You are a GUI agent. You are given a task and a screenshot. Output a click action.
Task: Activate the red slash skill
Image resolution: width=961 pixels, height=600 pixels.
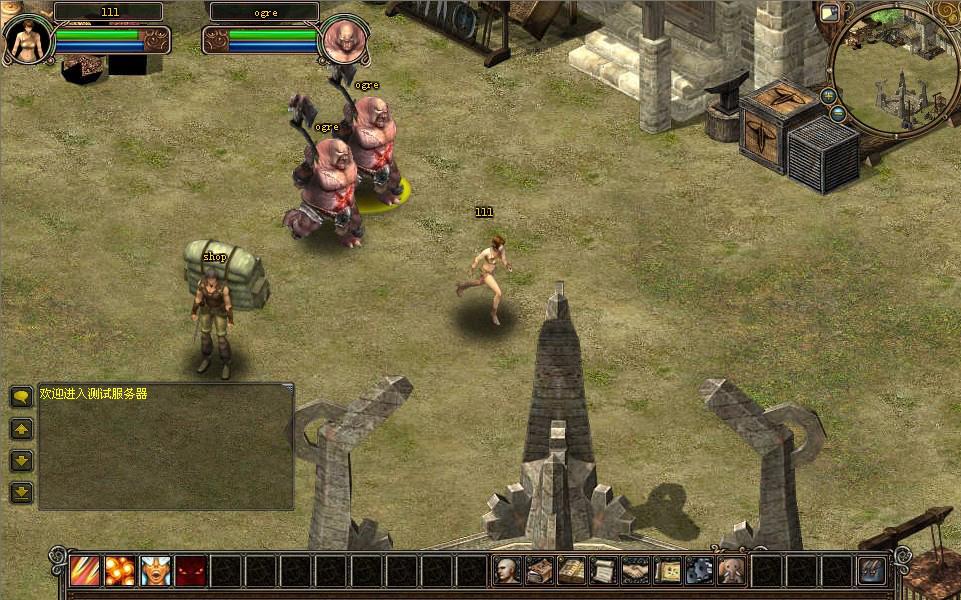point(85,571)
